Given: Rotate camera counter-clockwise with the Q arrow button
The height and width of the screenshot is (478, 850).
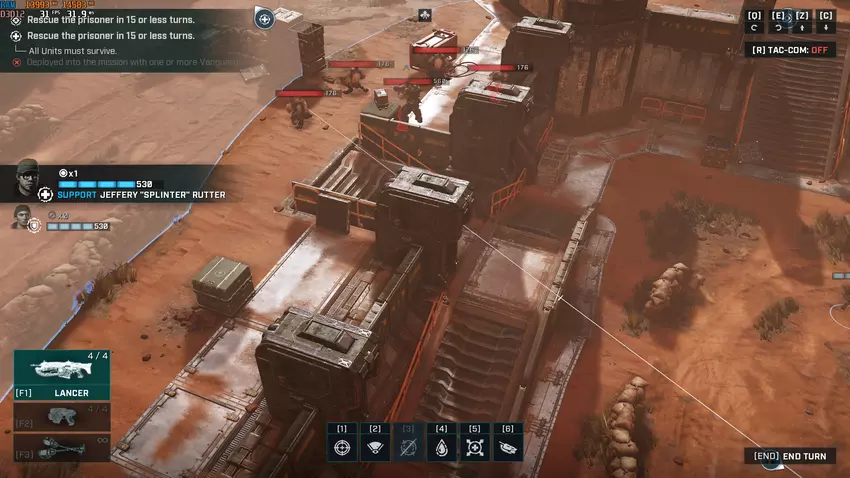Looking at the screenshot, I should click(754, 28).
